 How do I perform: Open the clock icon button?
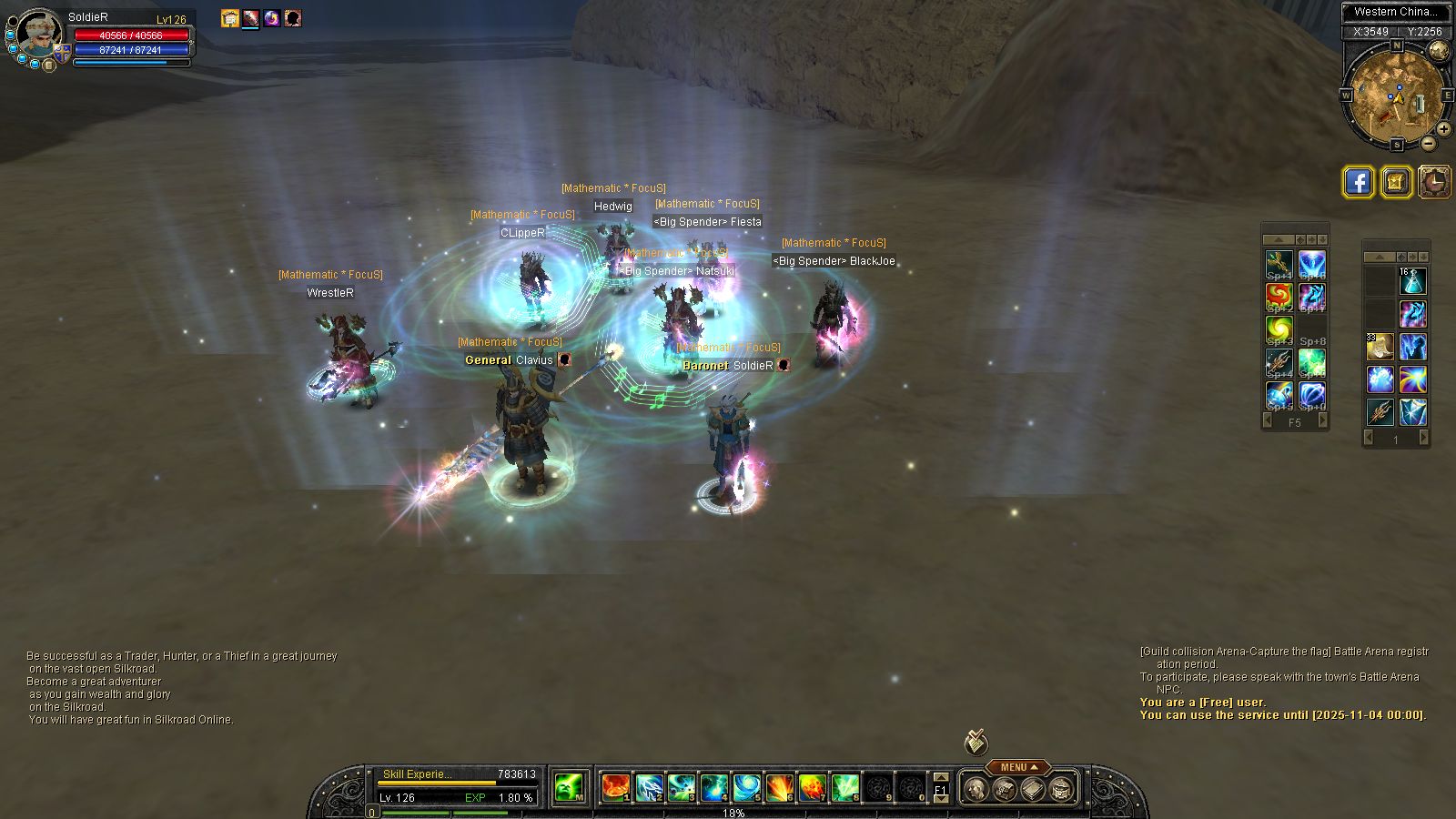point(1435,182)
